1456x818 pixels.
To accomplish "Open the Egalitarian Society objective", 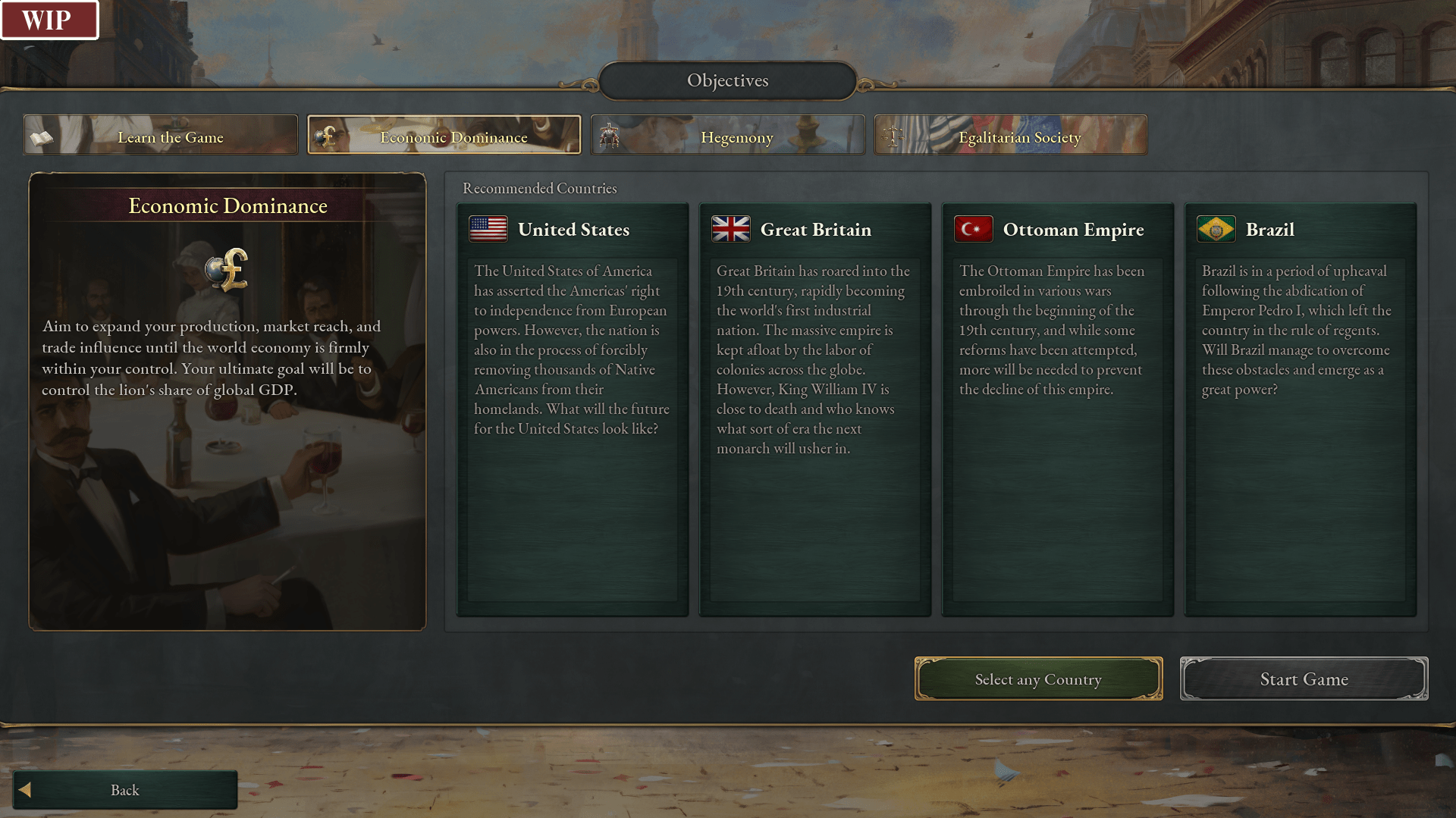I will pos(1011,136).
